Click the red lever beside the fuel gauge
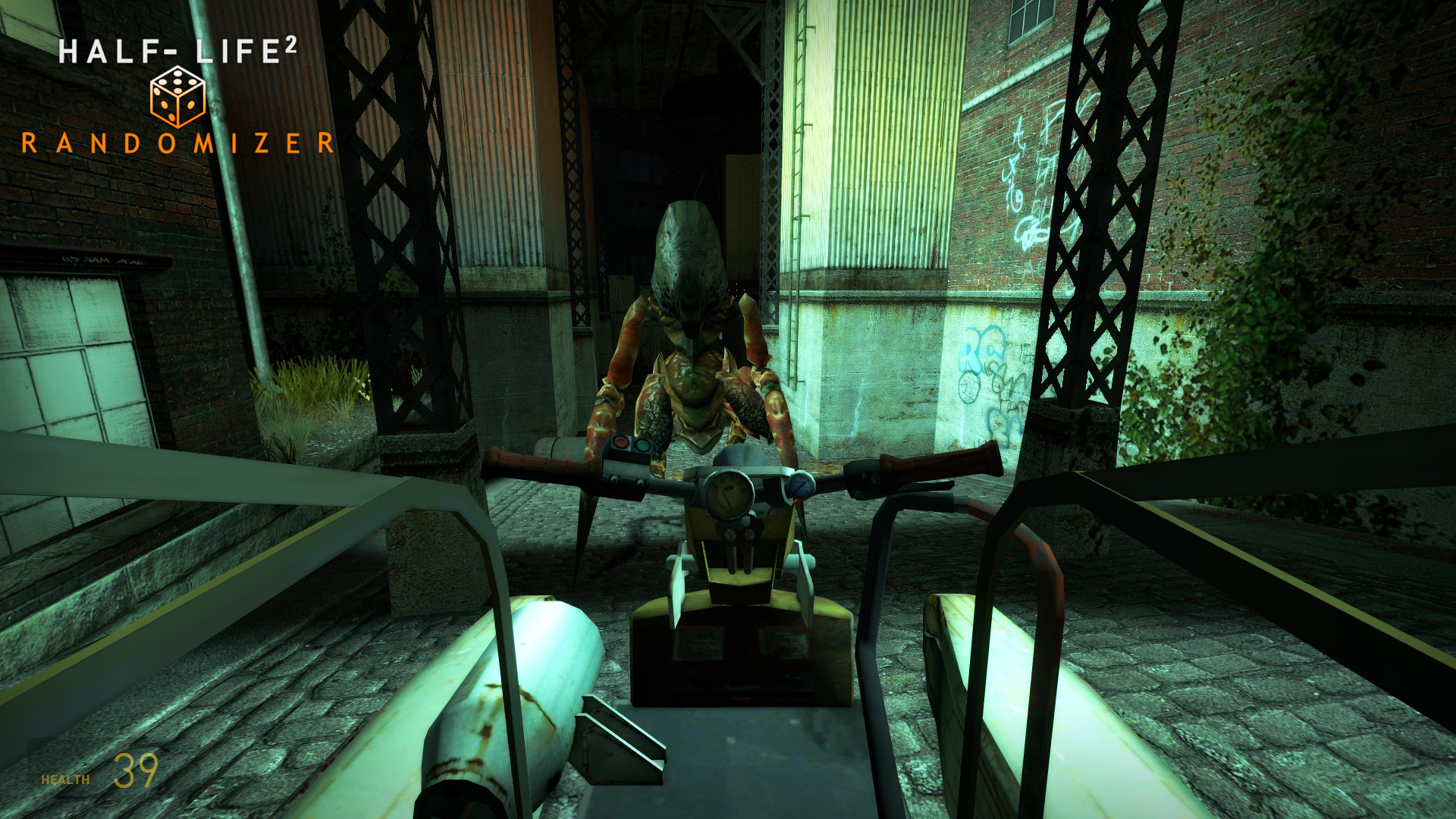This screenshot has height=819, width=1456. coord(796,502)
